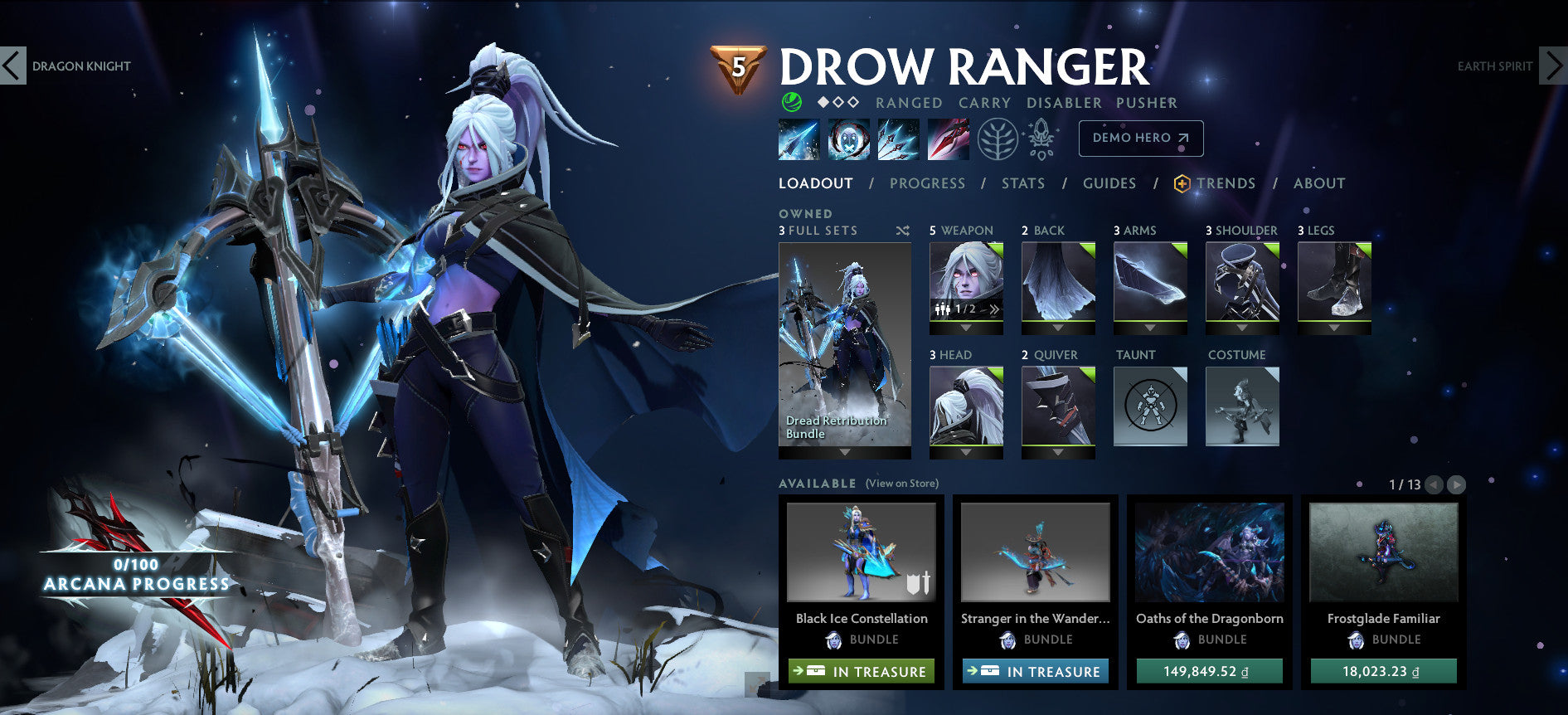Select the Black Ice Constellation bundle thumbnail
The height and width of the screenshot is (715, 1568).
pos(862,553)
